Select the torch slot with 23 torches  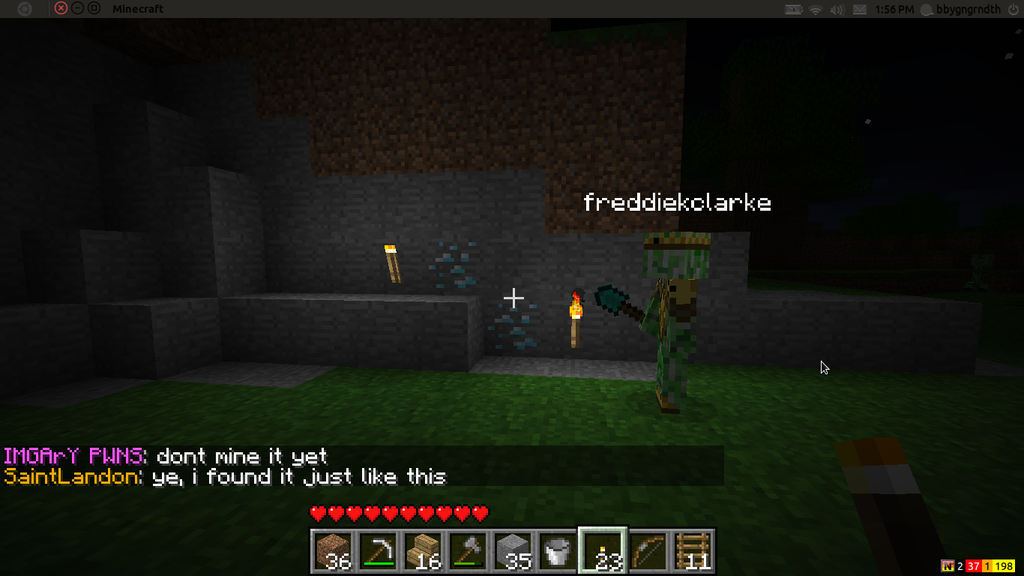pyautogui.click(x=602, y=551)
